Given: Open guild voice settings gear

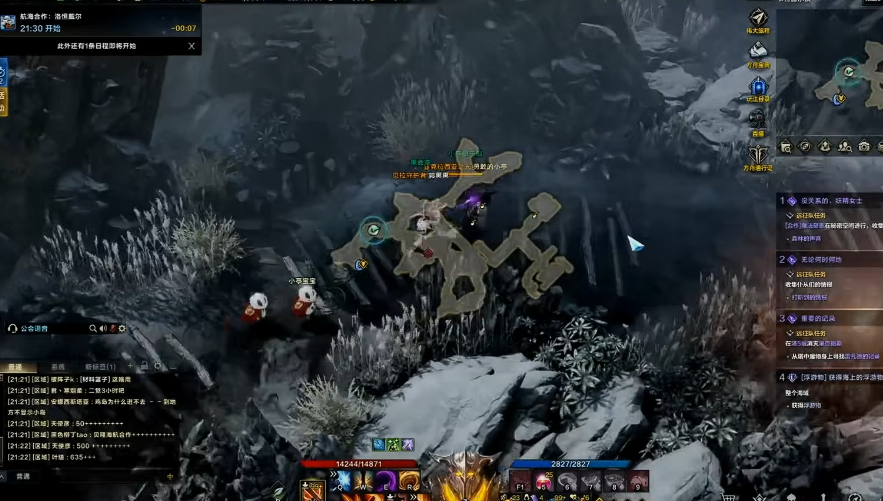Looking at the screenshot, I should (x=122, y=328).
